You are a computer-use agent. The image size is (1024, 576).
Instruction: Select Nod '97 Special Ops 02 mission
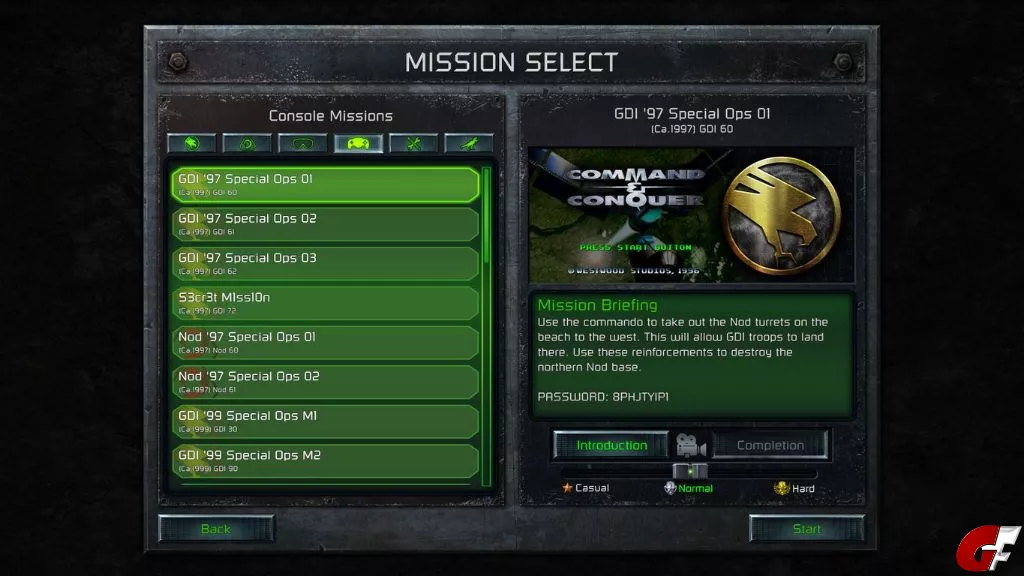[x=325, y=382]
